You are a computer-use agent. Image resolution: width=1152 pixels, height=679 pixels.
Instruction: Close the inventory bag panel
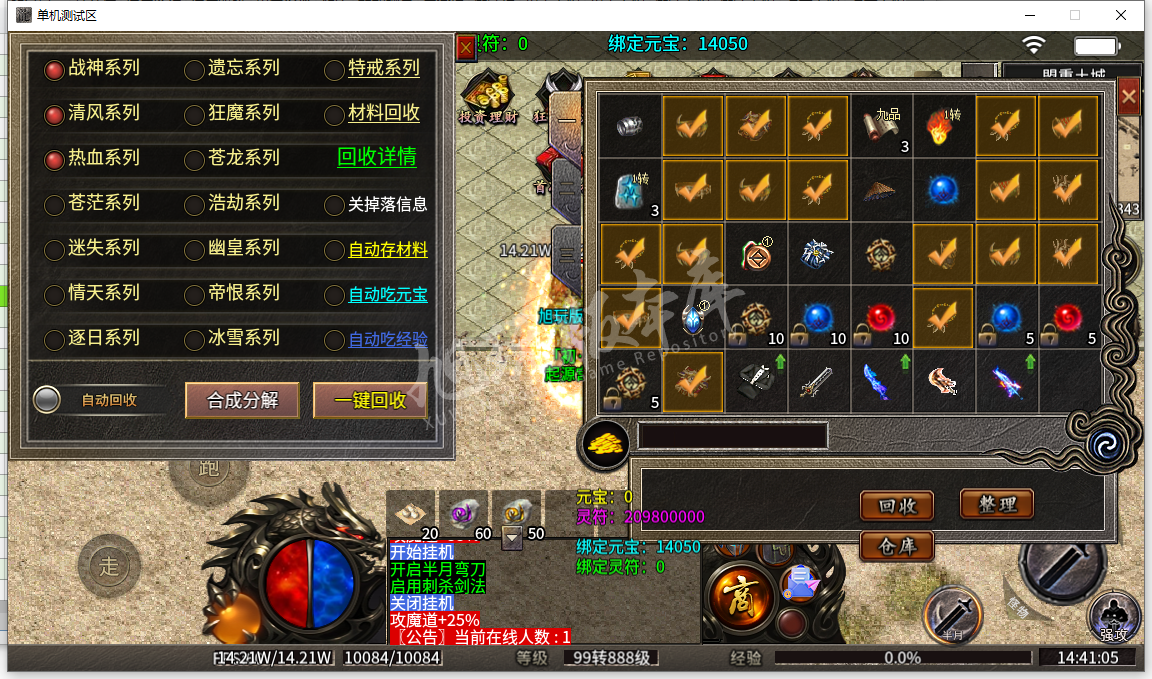coord(1129,97)
